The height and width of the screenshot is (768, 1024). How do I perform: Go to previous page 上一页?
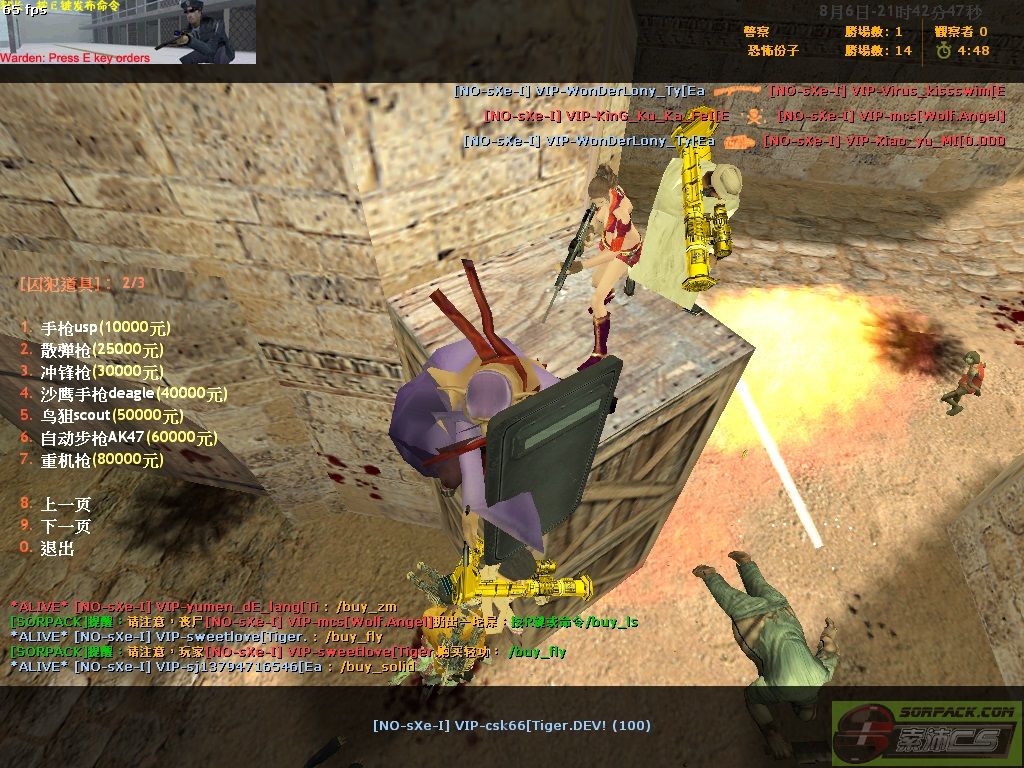coord(66,504)
